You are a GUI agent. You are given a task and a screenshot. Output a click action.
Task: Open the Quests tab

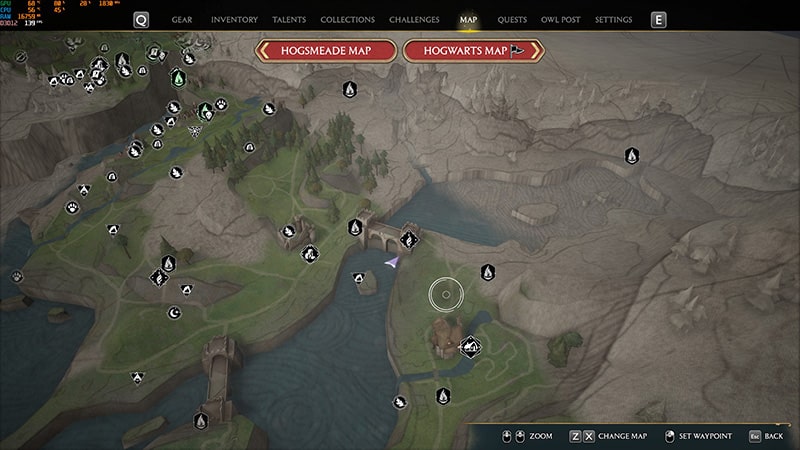coord(512,19)
